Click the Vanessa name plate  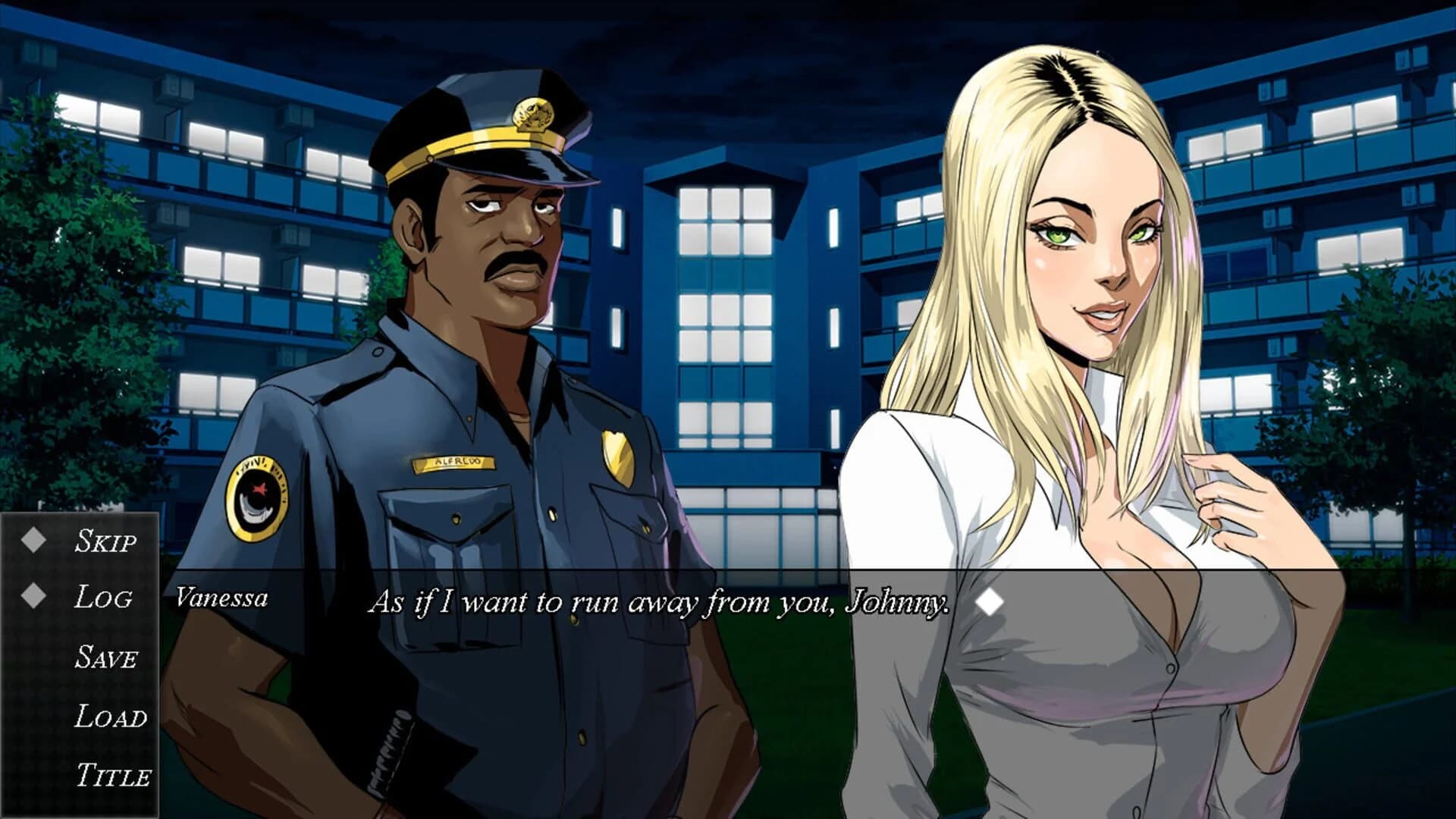click(x=222, y=598)
